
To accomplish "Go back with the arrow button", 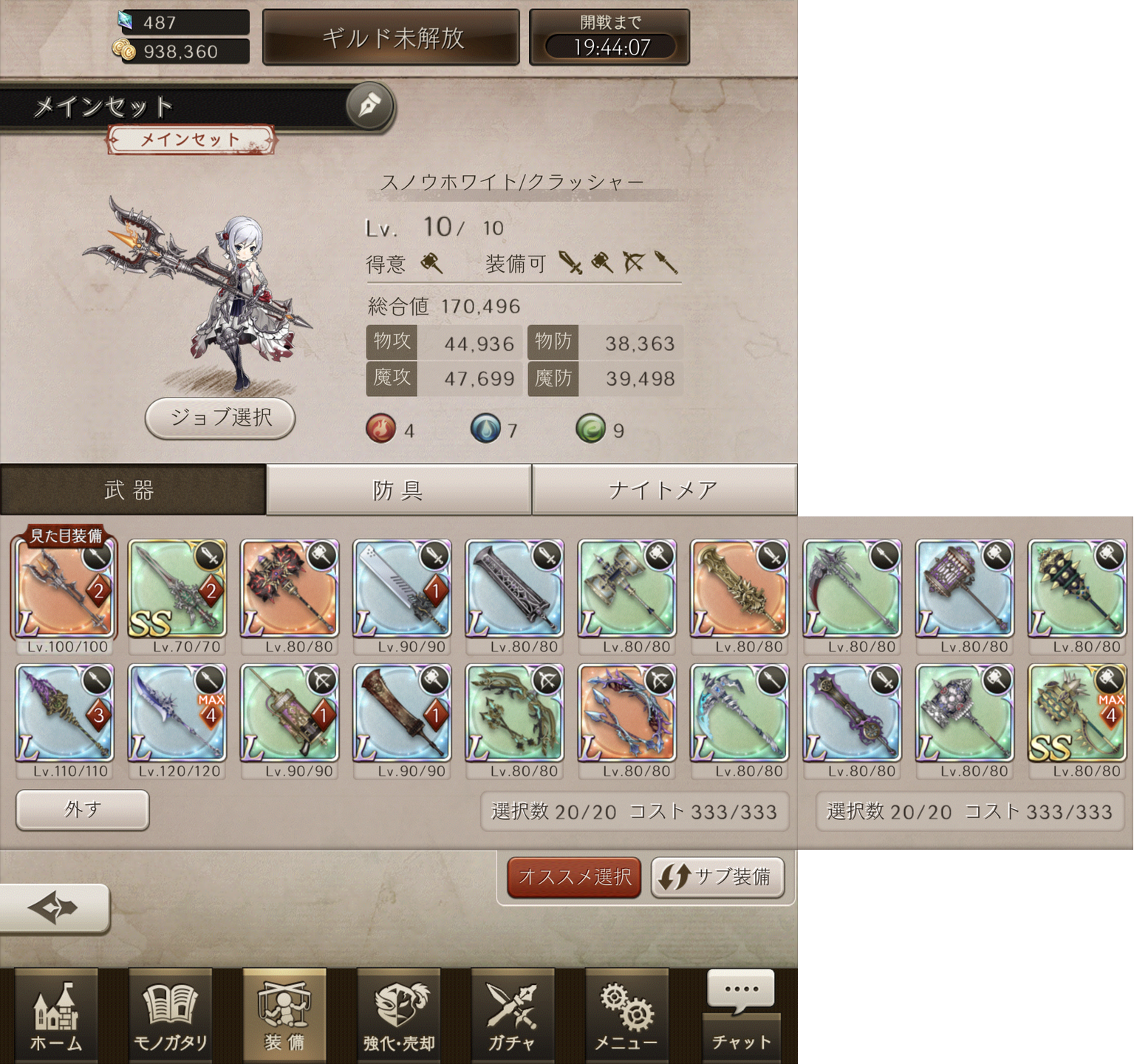I will 53,908.
